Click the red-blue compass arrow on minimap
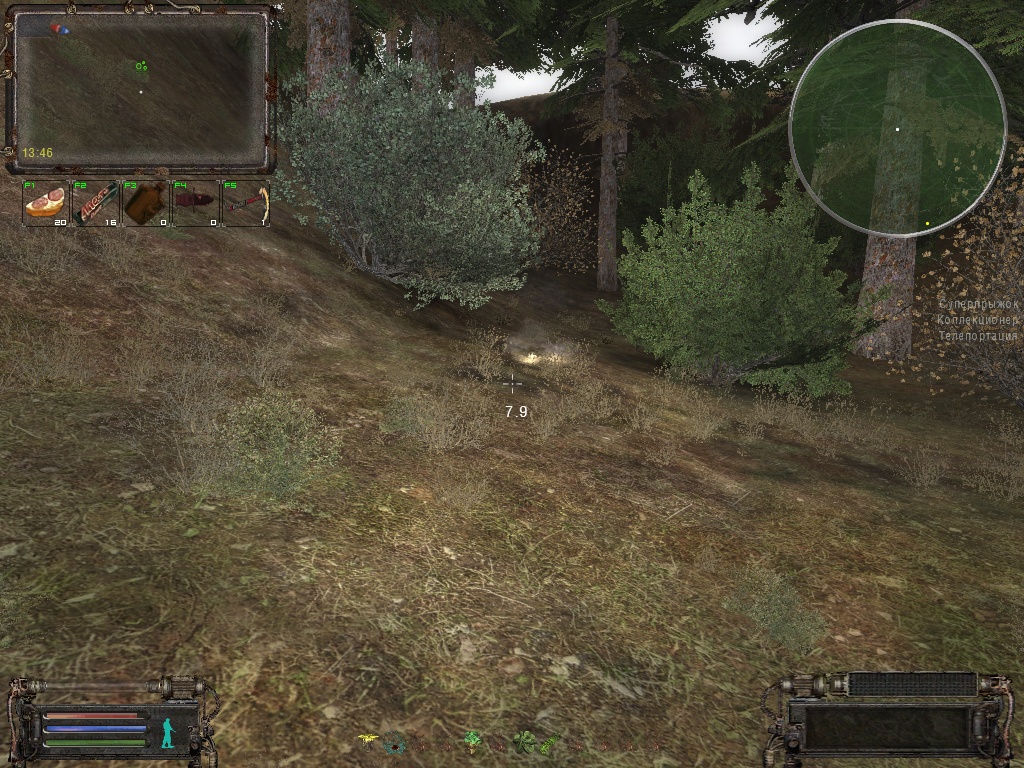The width and height of the screenshot is (1024, 768). point(63,29)
